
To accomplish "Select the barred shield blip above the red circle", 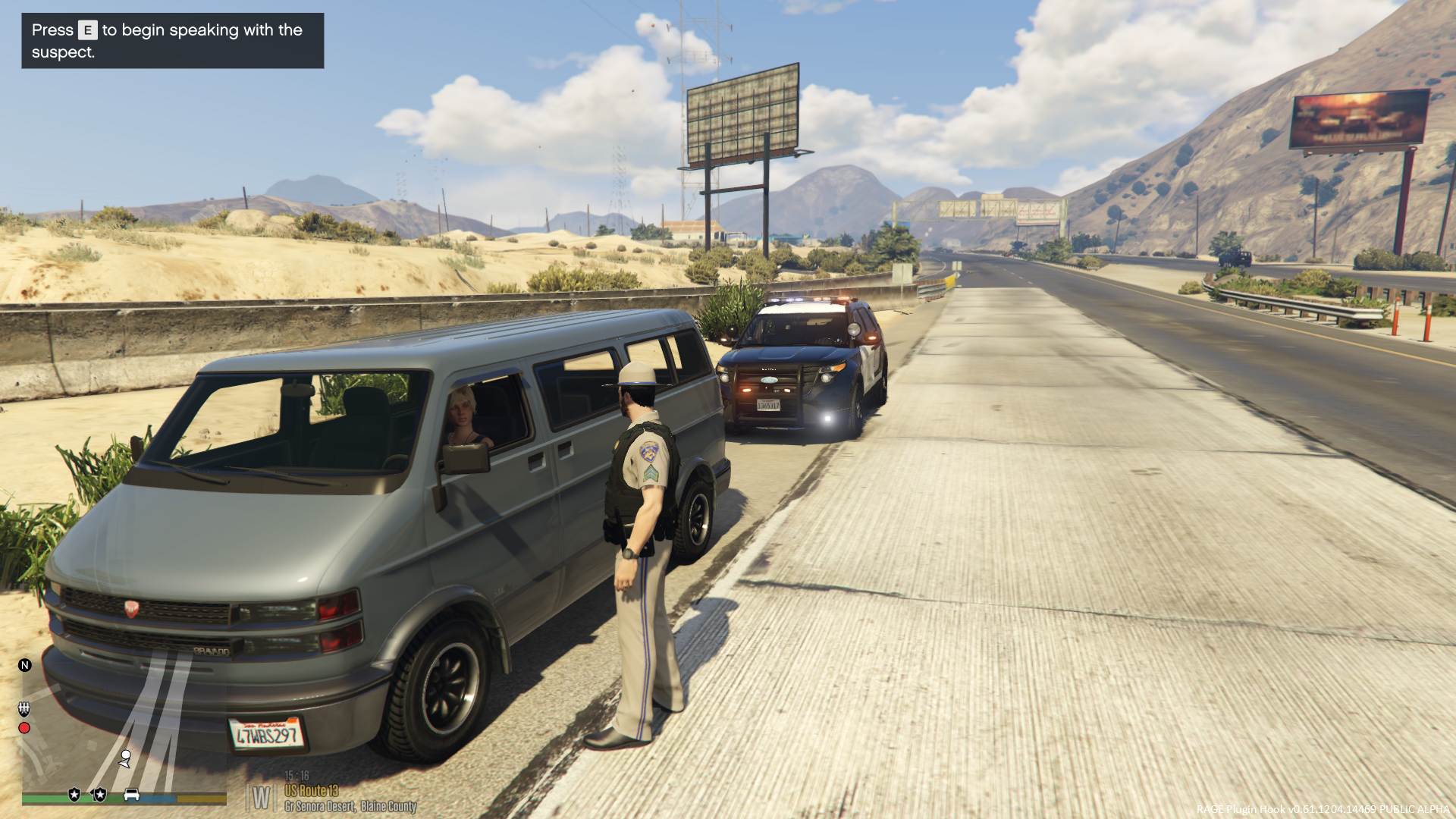I will [x=24, y=708].
